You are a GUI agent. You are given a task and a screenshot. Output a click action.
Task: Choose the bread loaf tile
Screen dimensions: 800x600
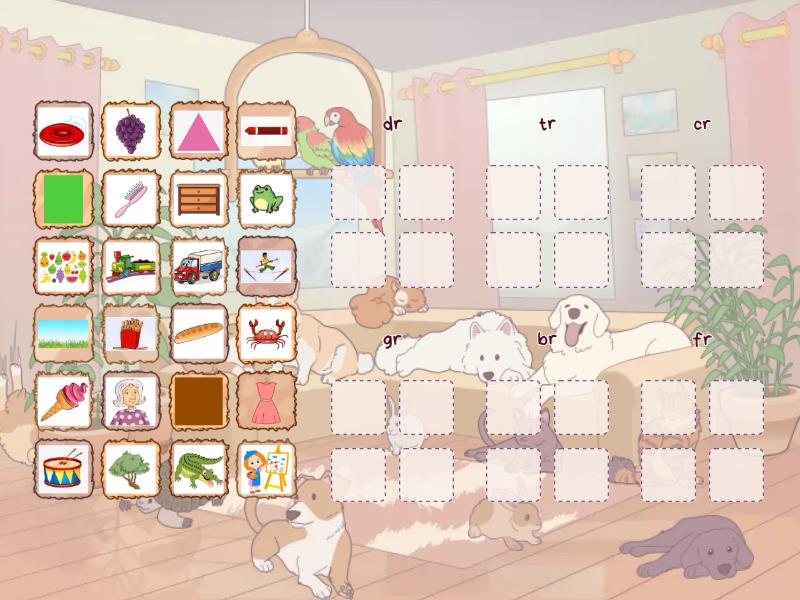[x=199, y=333]
